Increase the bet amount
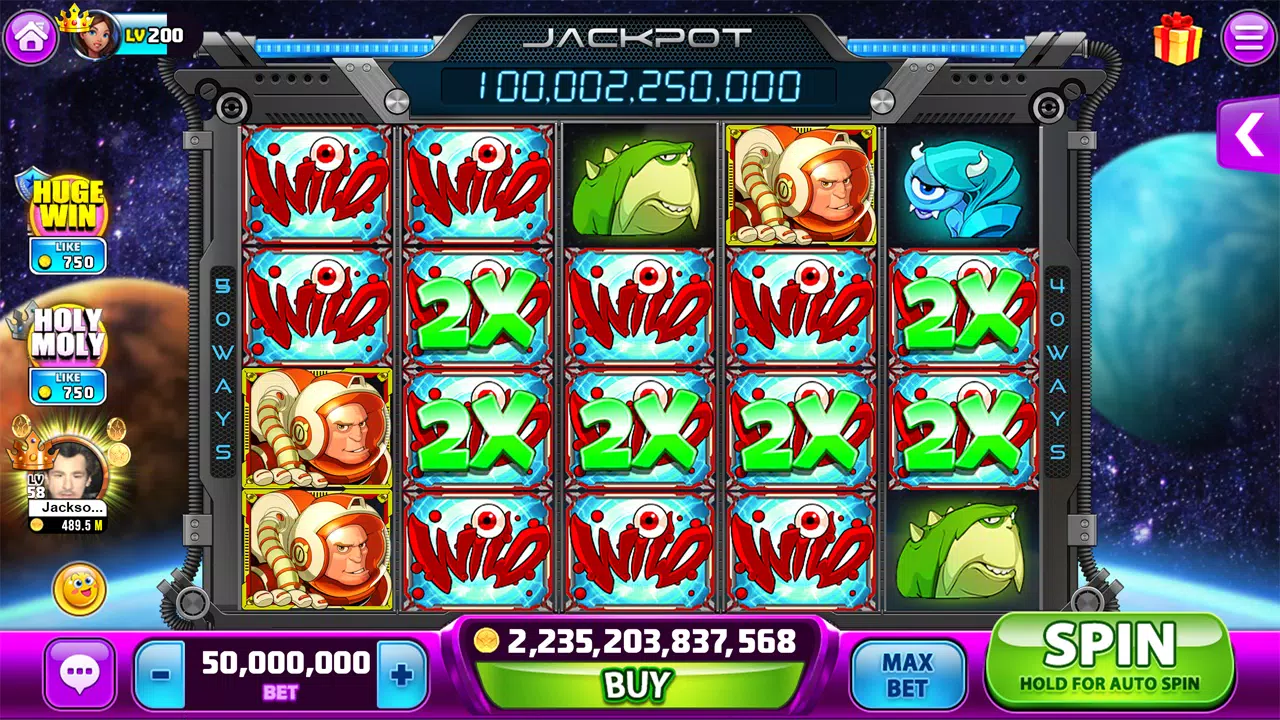Viewport: 1280px width, 720px height. (x=402, y=675)
